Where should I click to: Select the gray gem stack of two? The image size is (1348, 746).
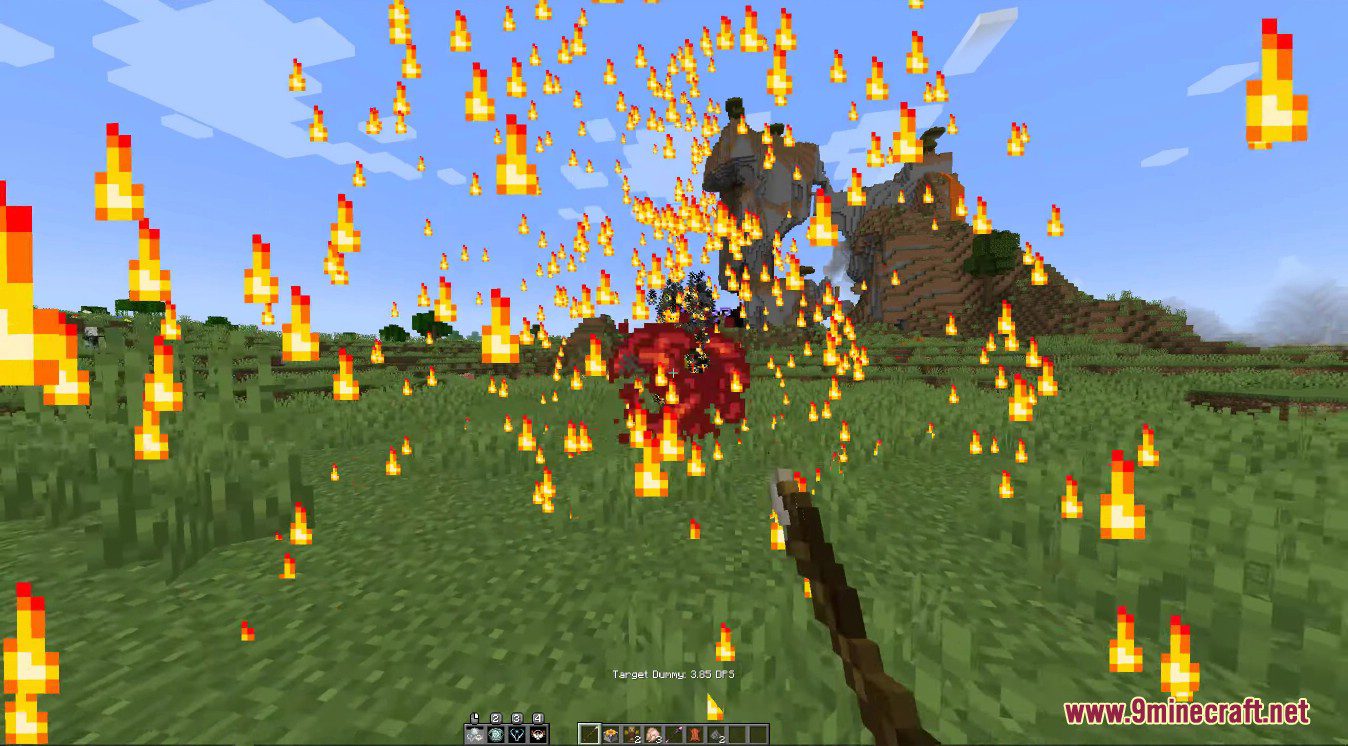pyautogui.click(x=716, y=735)
